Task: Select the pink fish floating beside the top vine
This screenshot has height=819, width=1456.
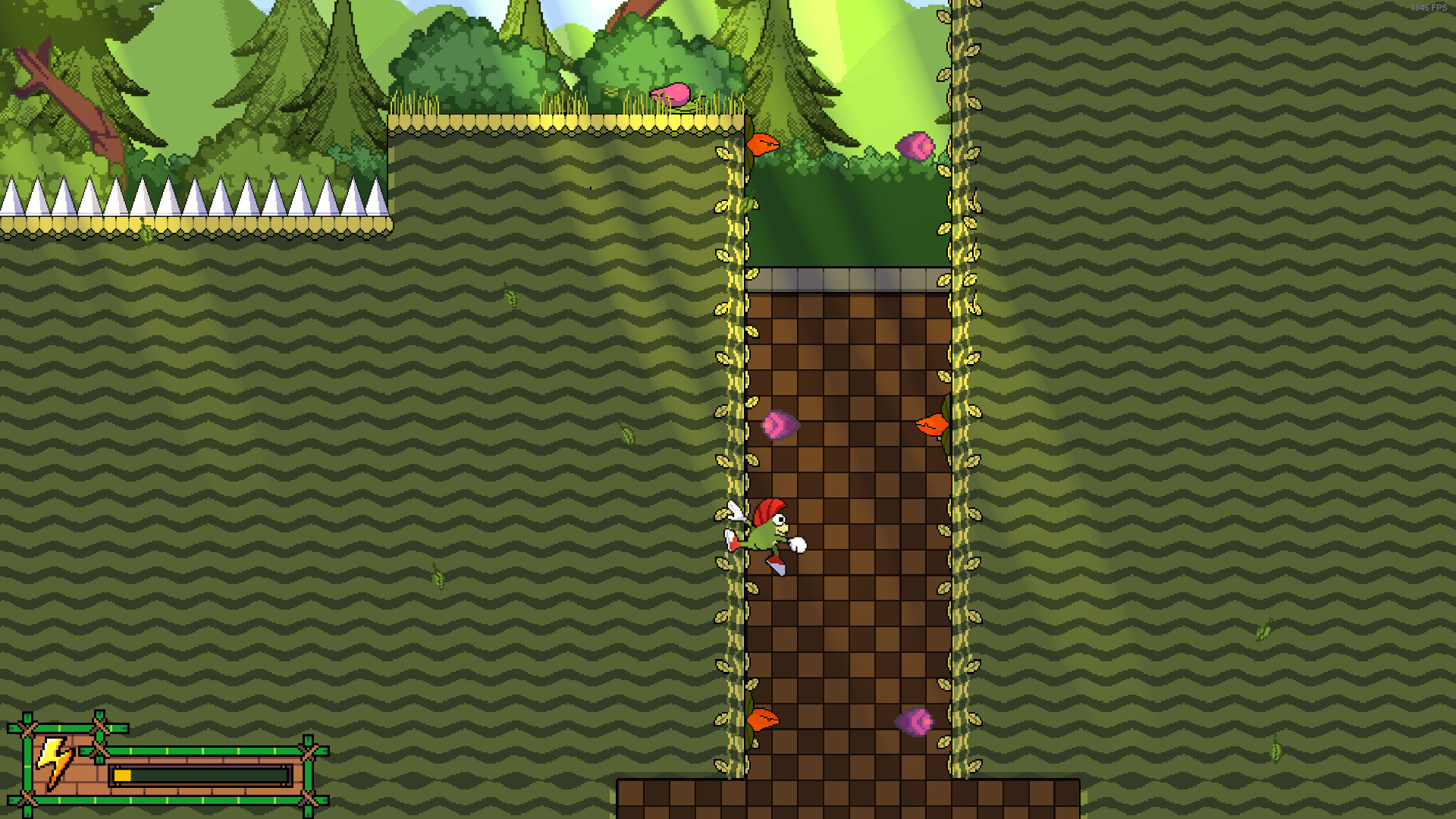Action: [x=916, y=146]
